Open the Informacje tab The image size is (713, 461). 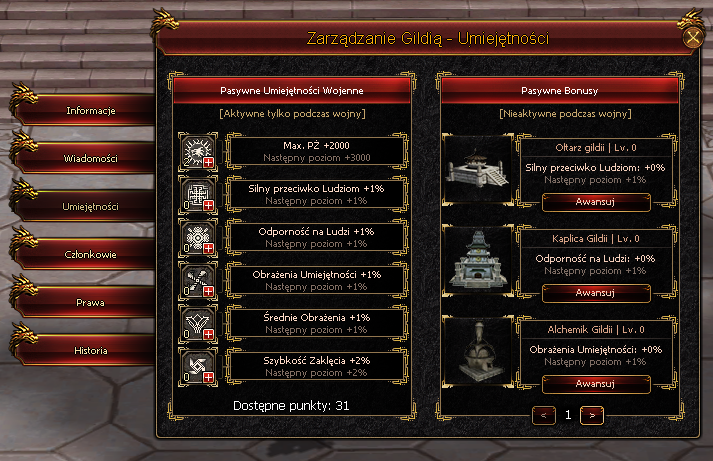[92, 110]
